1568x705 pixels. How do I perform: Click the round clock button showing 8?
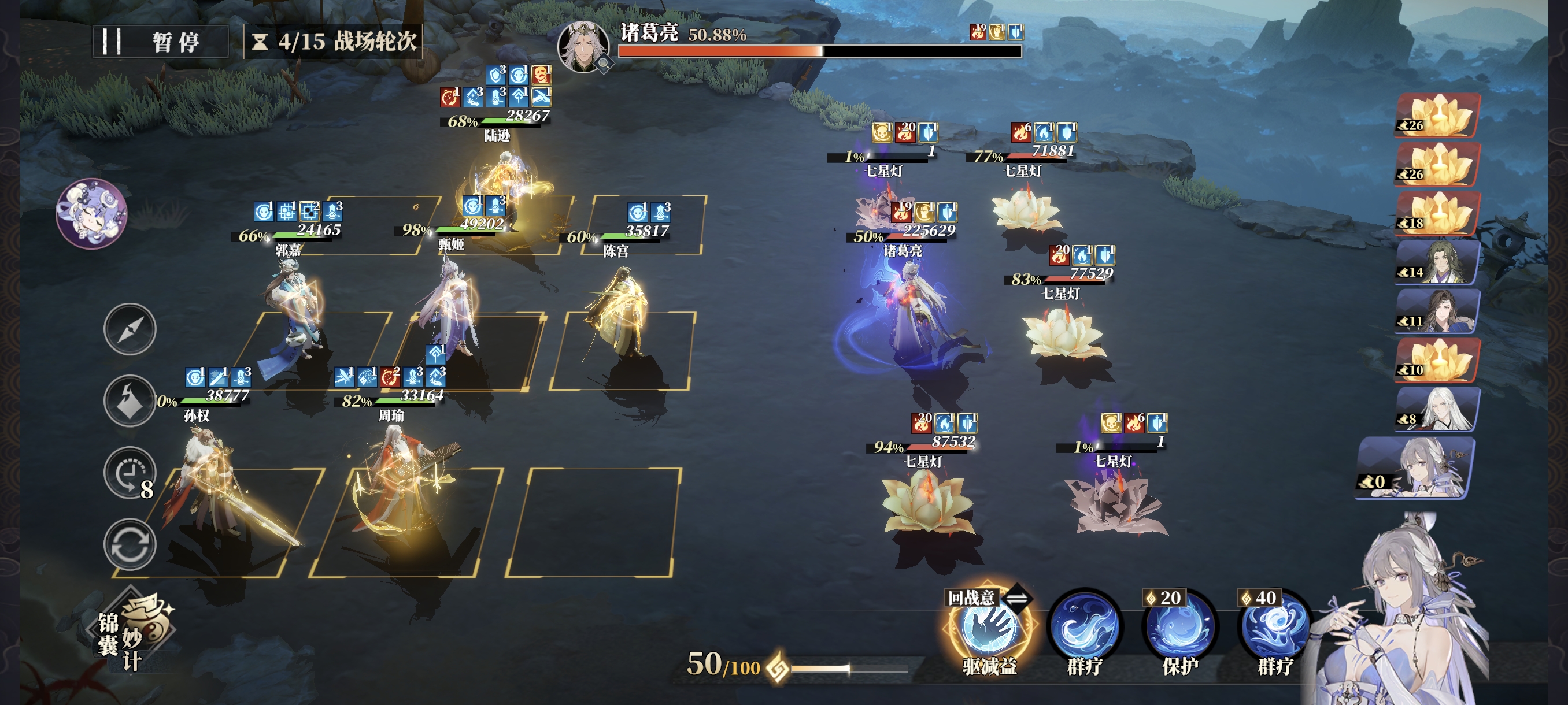click(130, 473)
